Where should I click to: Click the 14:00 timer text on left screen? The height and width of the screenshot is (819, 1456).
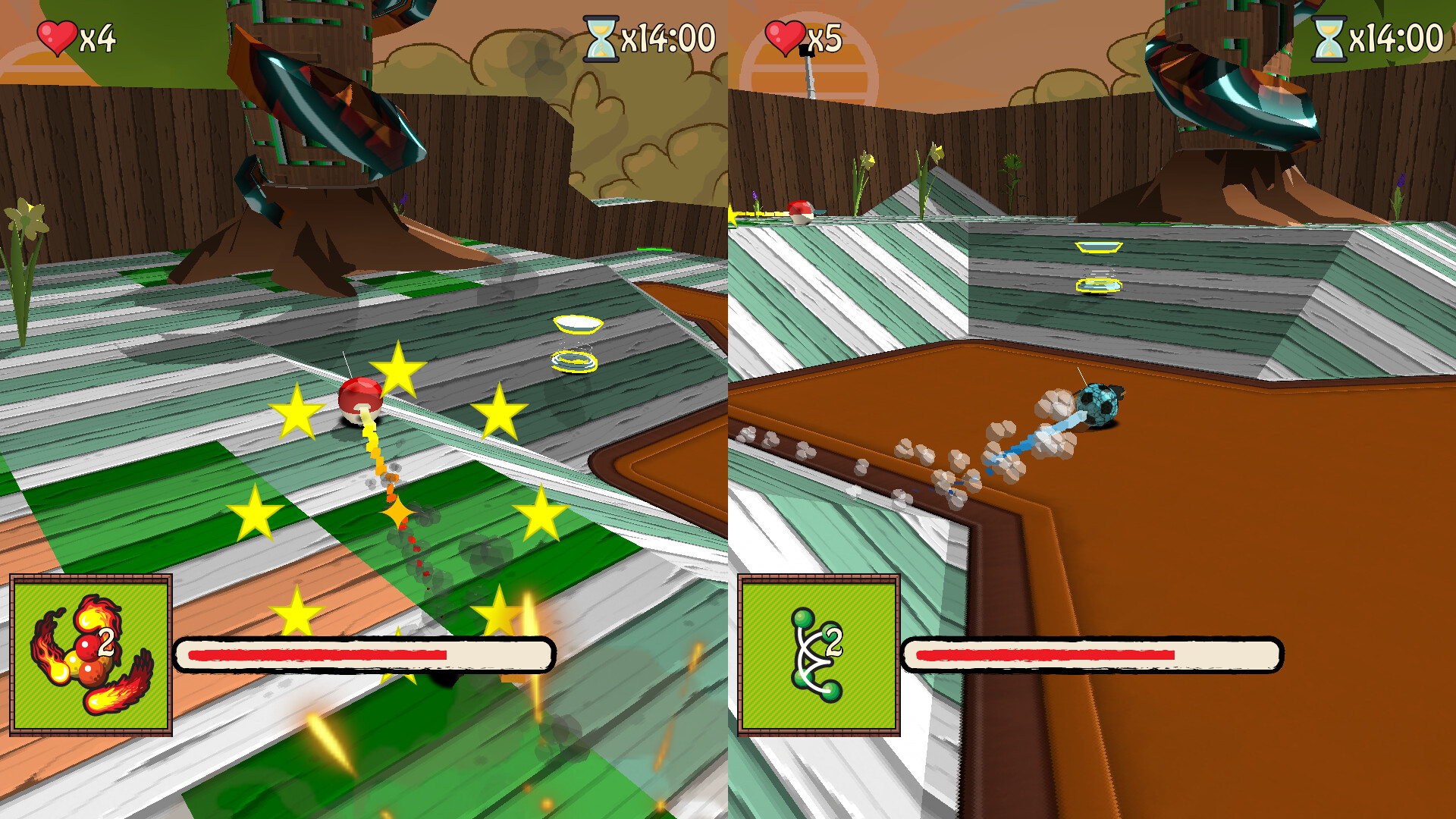coord(667,33)
